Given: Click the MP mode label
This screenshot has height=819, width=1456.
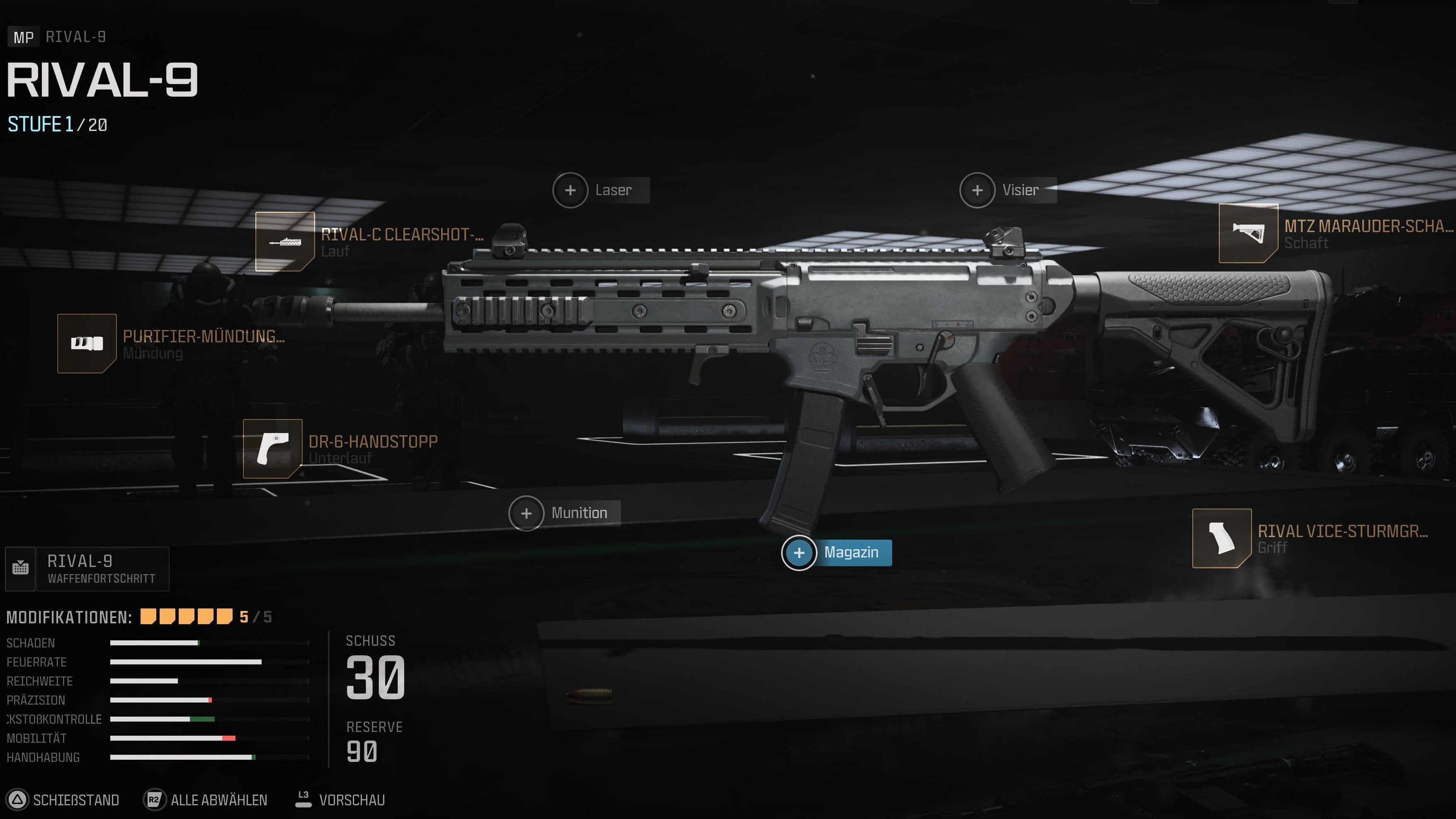Looking at the screenshot, I should coord(23,37).
